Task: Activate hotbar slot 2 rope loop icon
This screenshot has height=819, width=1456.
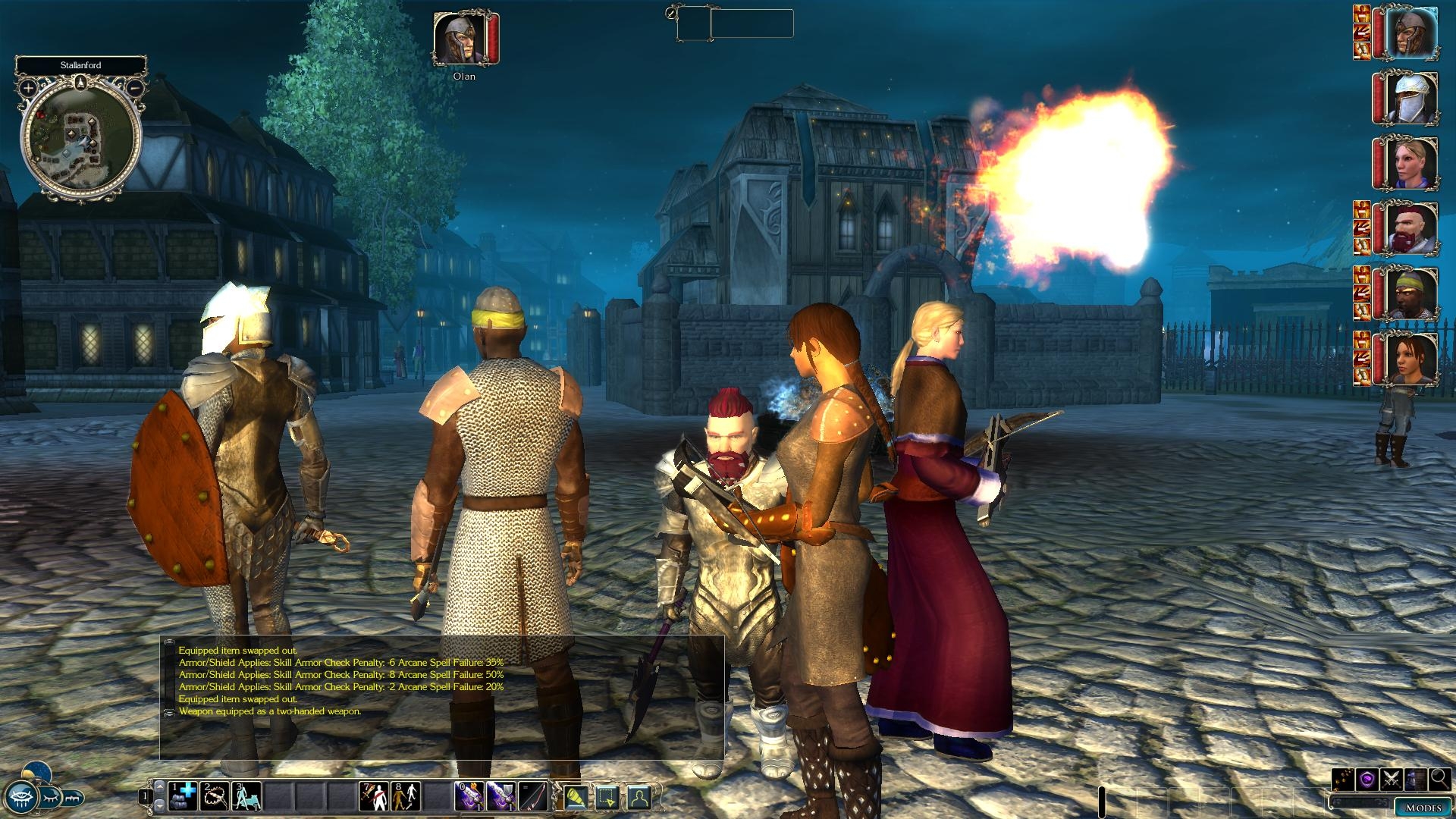Action: click(215, 796)
